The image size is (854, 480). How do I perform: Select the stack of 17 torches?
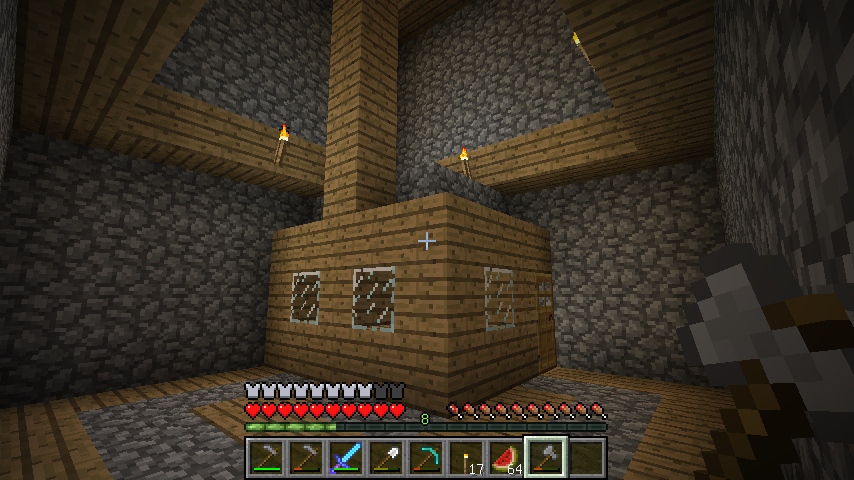tap(465, 457)
